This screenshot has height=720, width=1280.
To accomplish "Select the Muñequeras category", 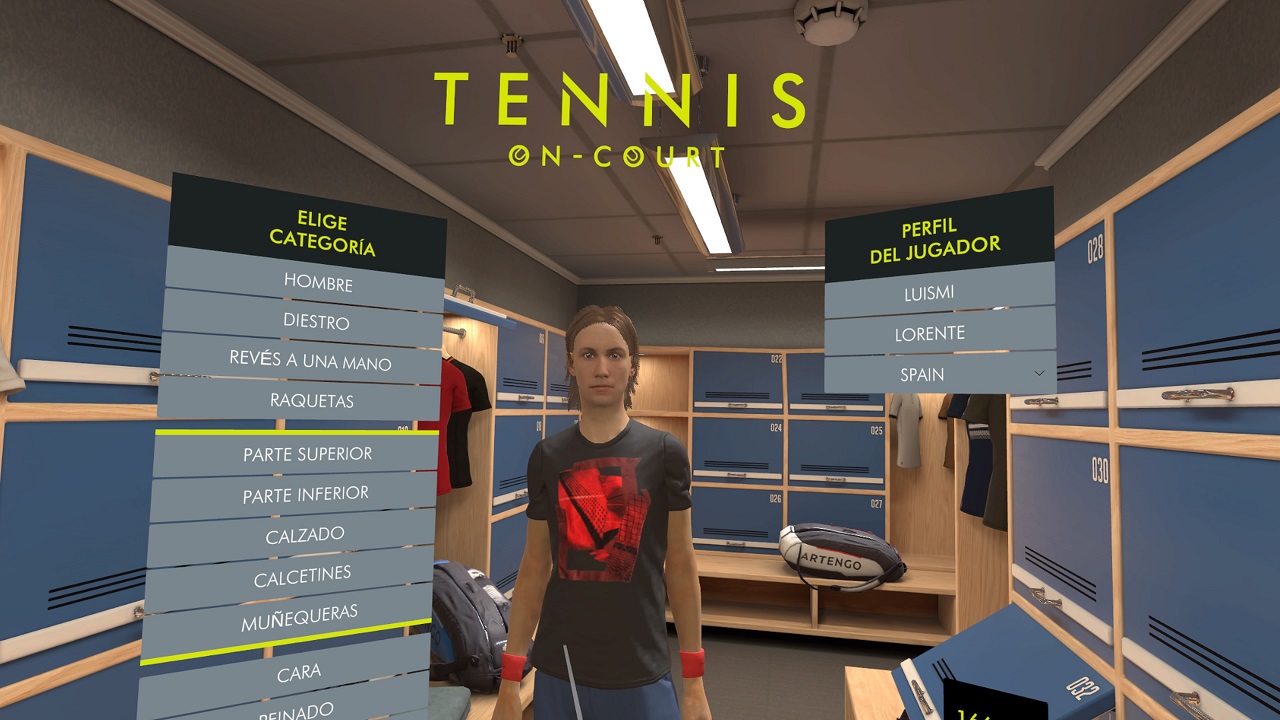I will 299,618.
